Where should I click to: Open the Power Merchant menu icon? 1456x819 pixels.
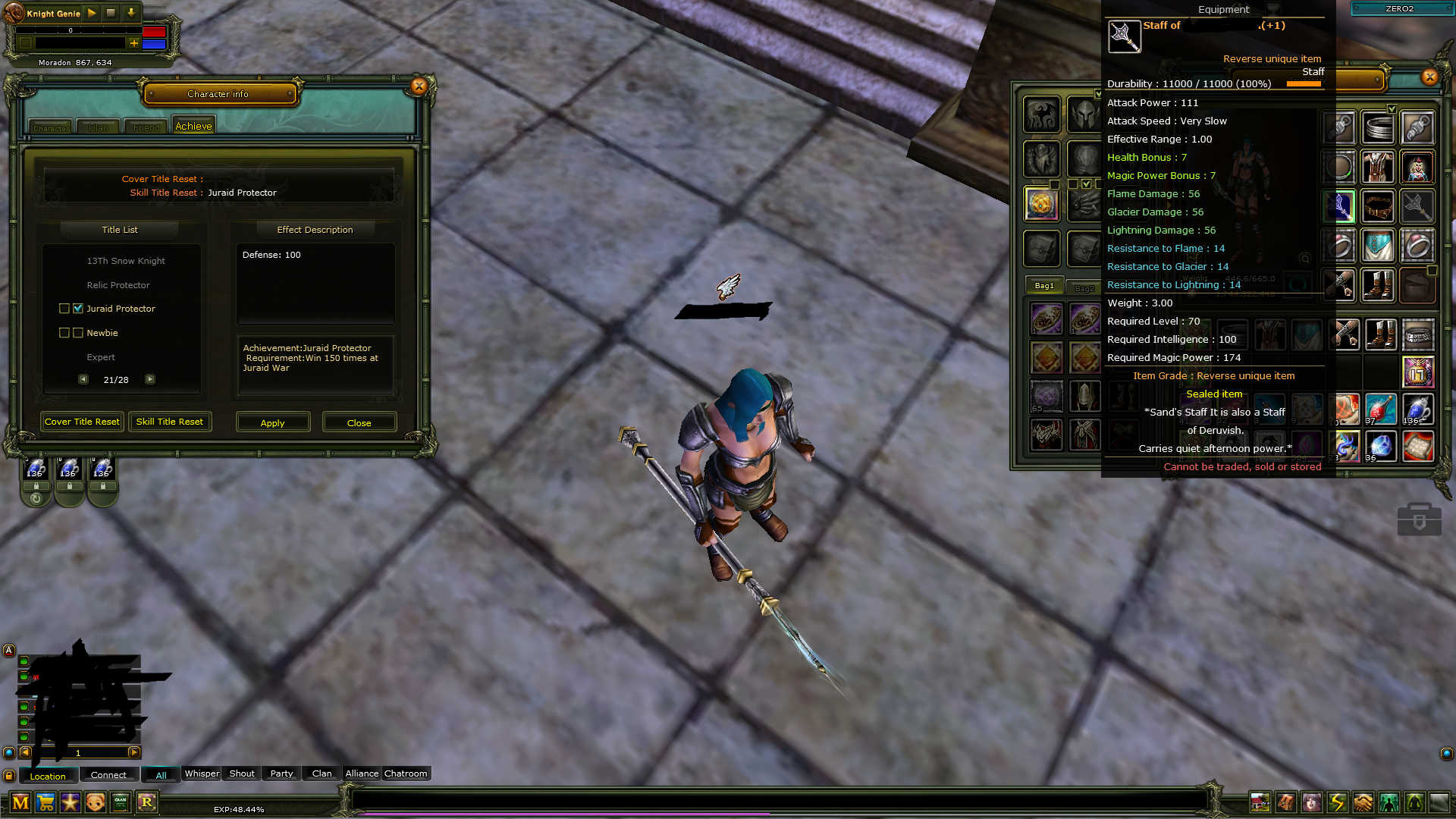point(21,802)
